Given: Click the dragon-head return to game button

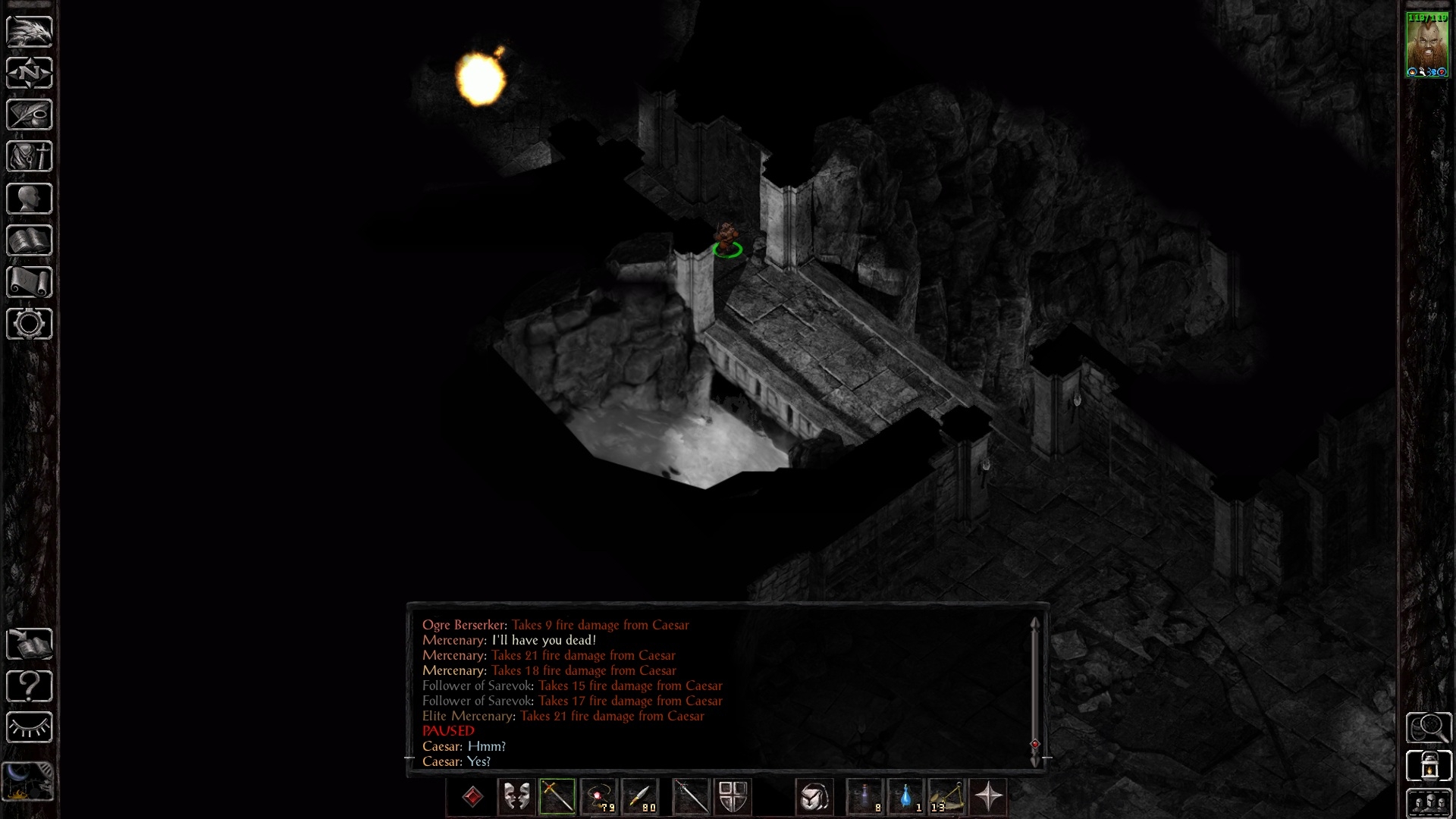Looking at the screenshot, I should coord(30,32).
